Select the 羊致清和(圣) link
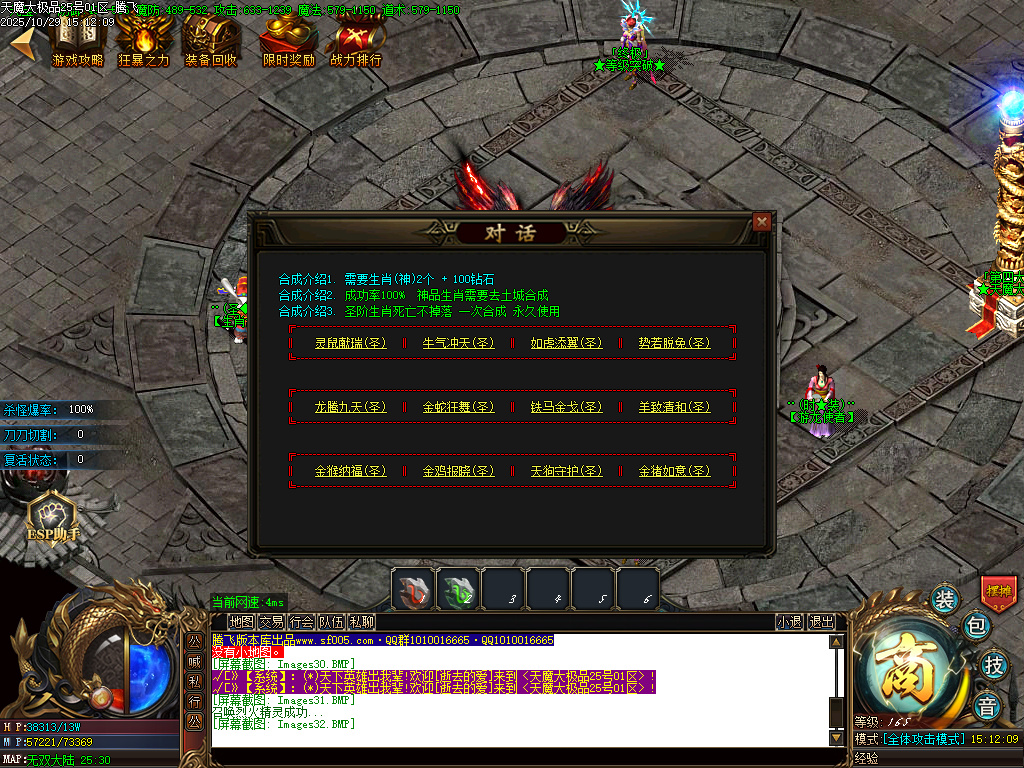The image size is (1024, 768). tap(674, 407)
